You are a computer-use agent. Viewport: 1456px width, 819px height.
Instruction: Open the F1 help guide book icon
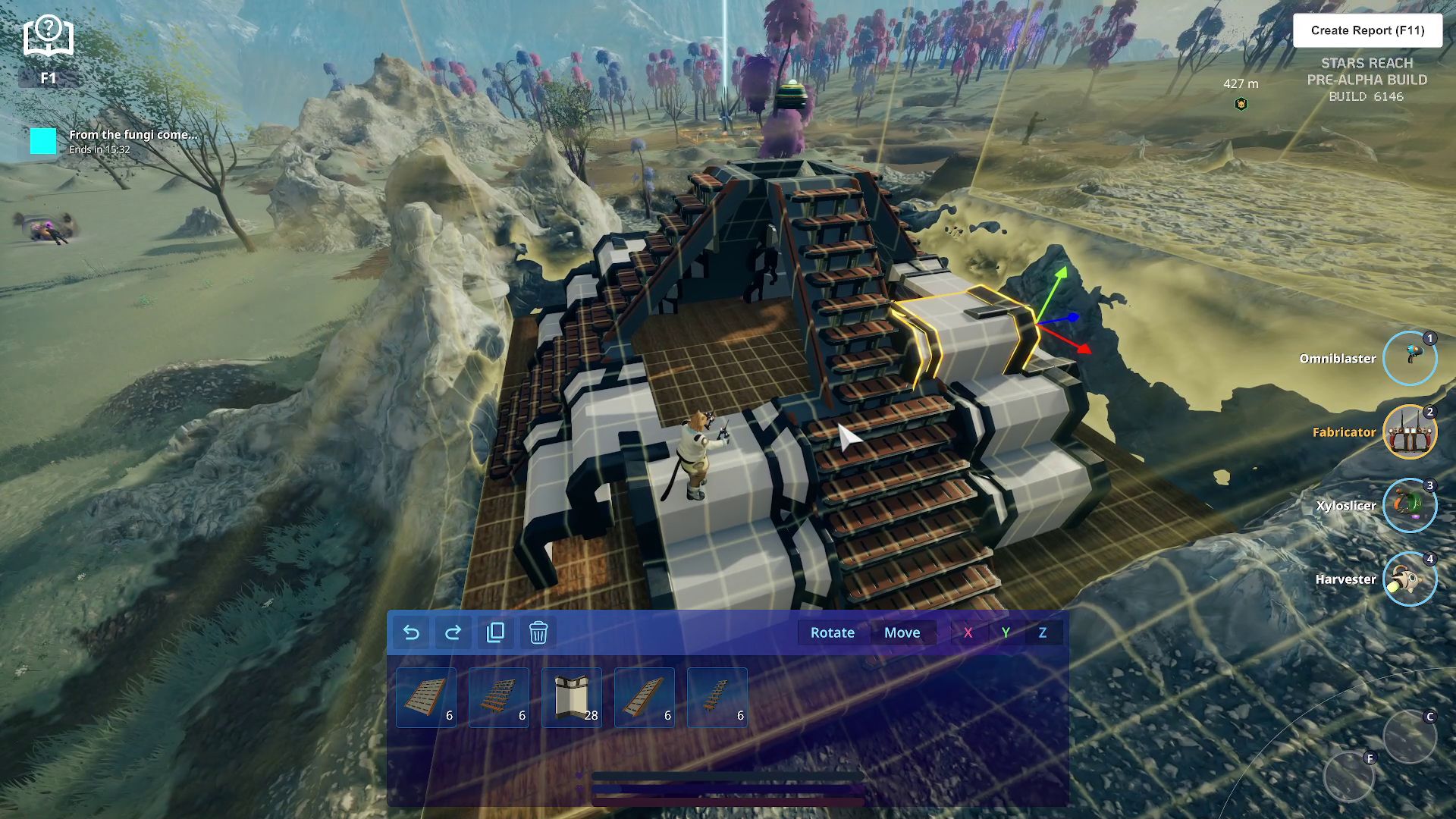(48, 38)
